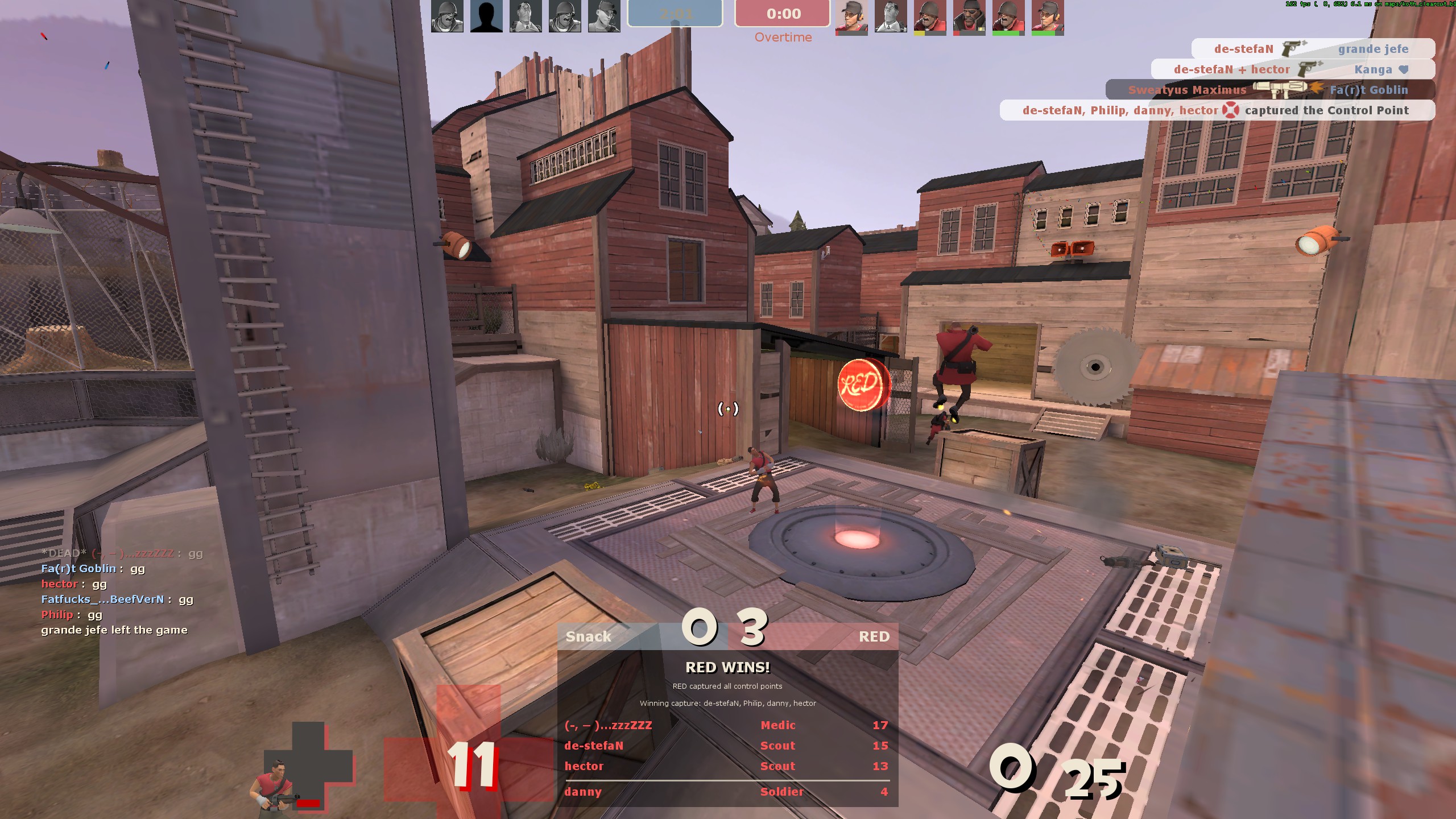Click the RED Demoman portrait
This screenshot has width=1456, height=819.
pos(969,16)
